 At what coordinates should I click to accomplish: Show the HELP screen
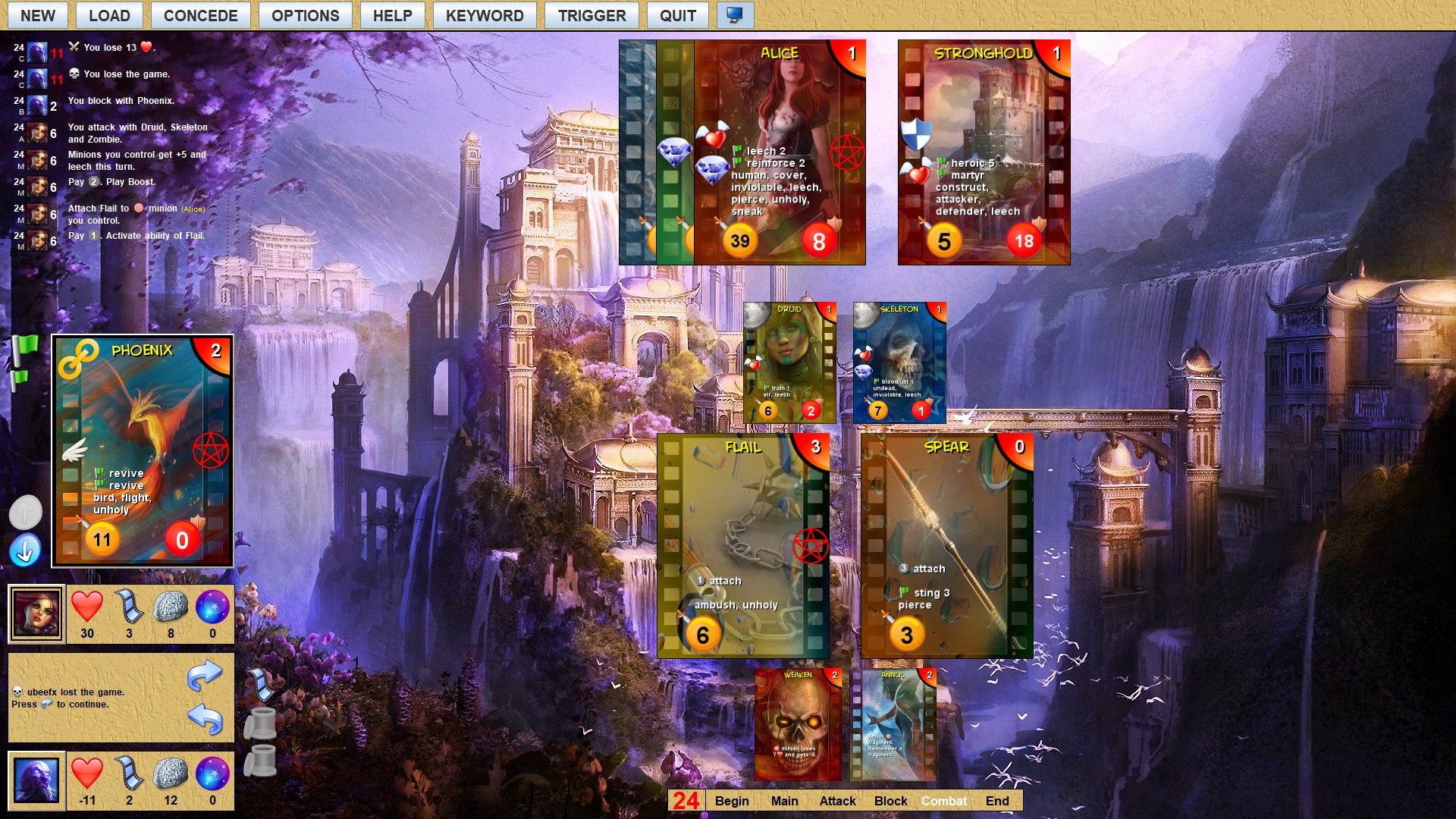tap(392, 16)
